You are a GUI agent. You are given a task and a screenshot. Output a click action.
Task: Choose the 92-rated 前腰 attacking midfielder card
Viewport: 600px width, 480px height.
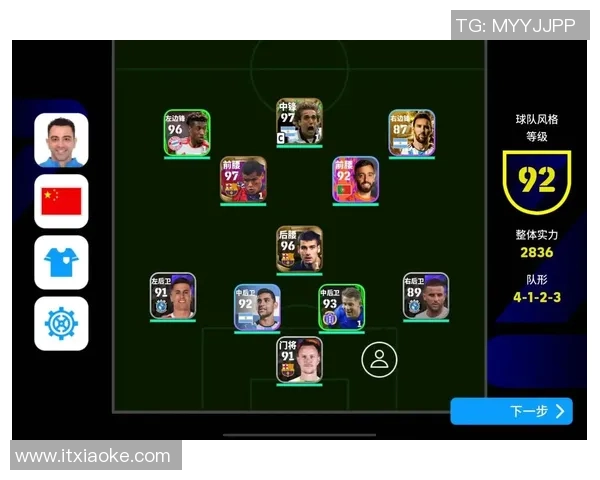pos(356,180)
